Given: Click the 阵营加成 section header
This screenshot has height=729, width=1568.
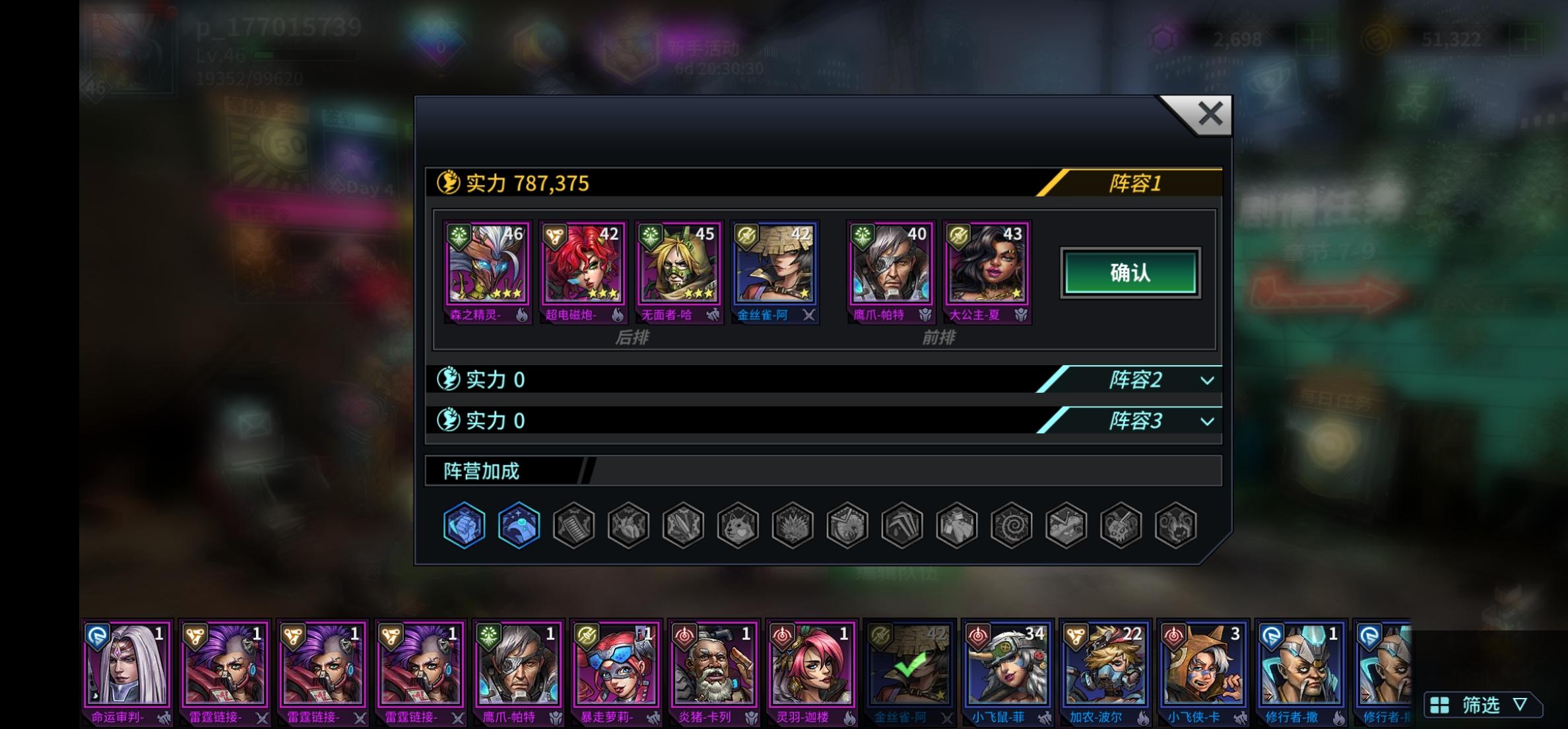Looking at the screenshot, I should pos(482,471).
